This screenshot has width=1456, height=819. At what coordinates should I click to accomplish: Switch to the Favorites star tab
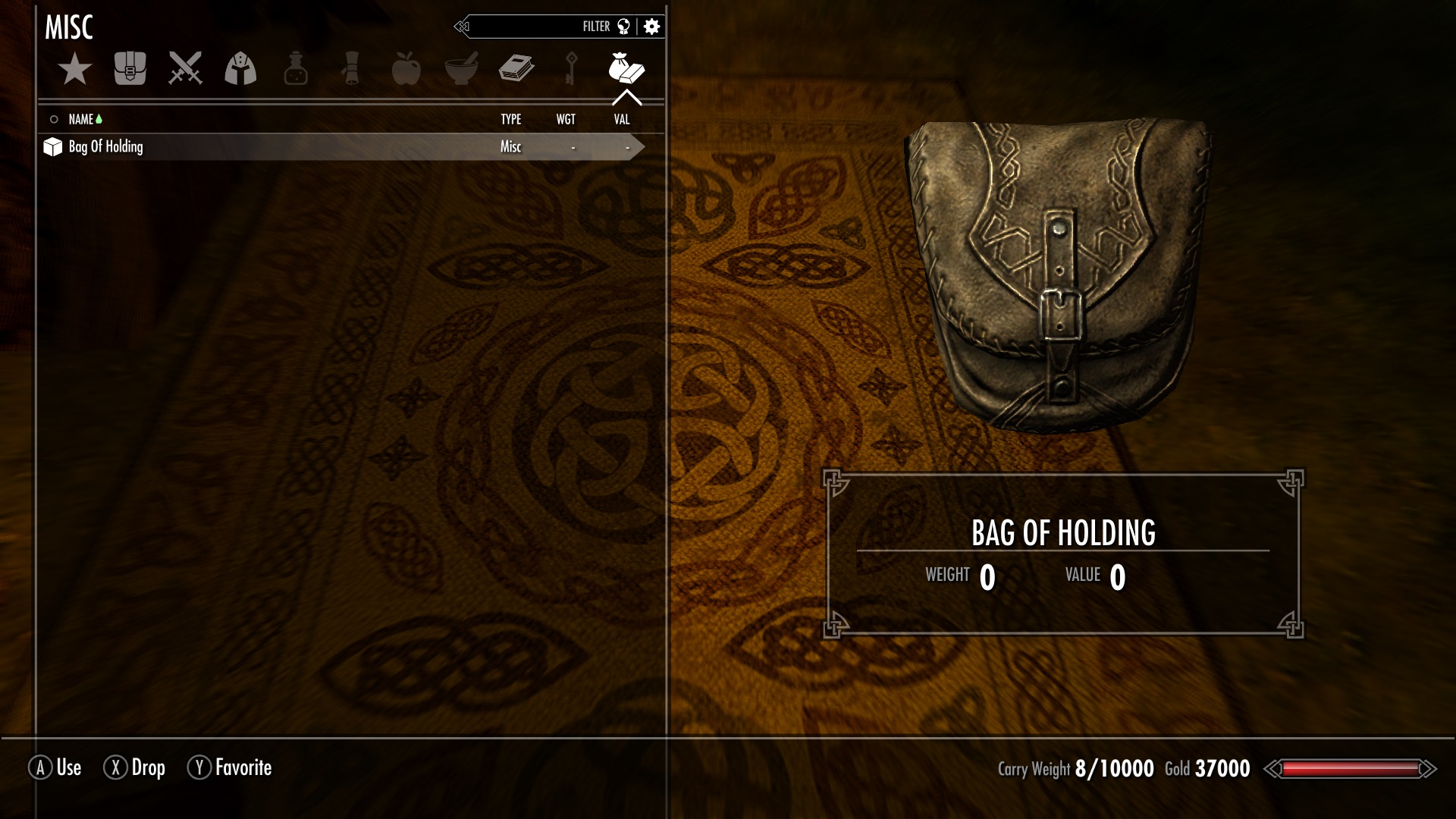coord(74,69)
